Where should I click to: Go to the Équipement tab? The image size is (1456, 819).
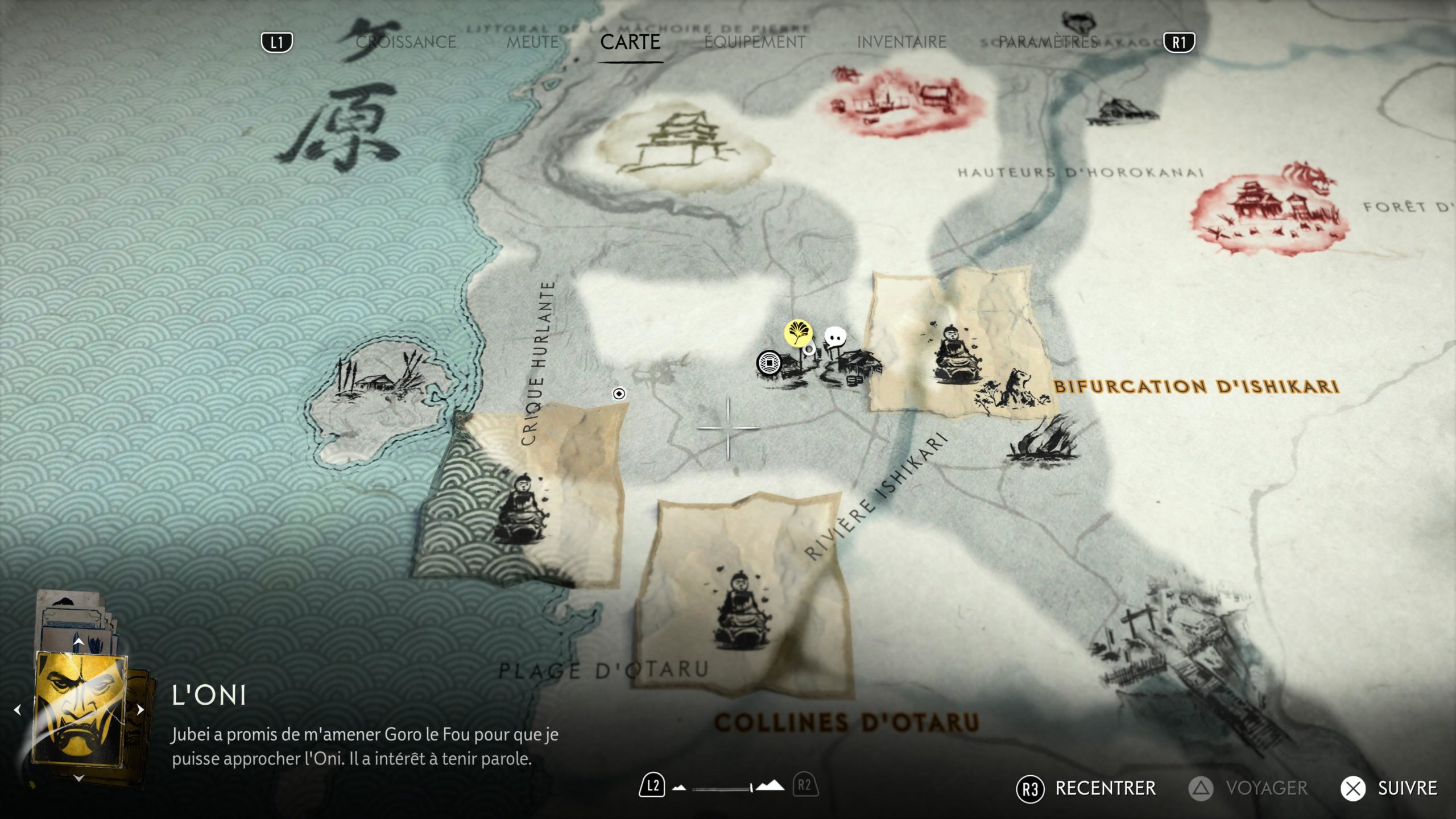tap(755, 42)
